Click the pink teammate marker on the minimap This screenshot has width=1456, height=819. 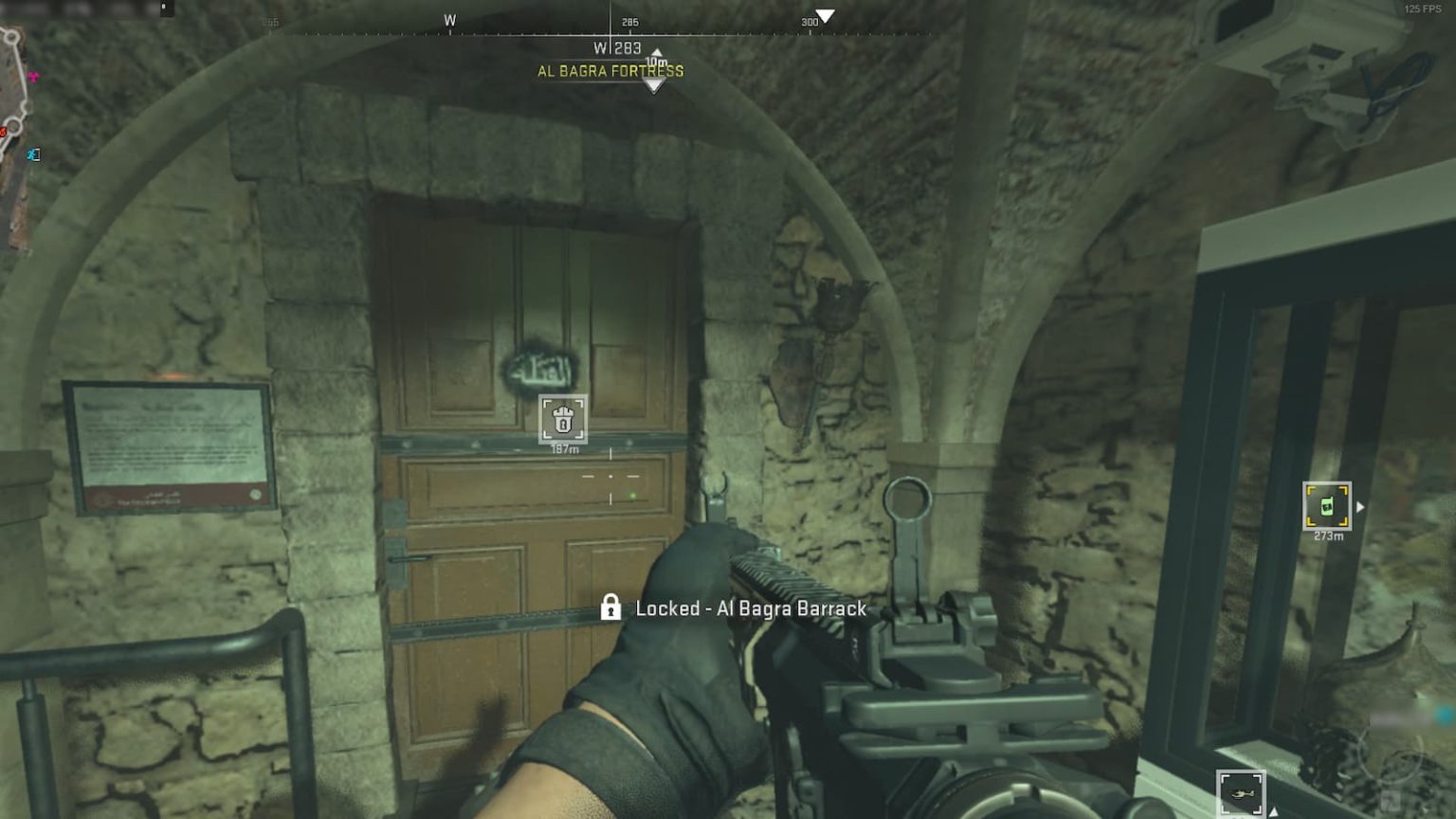(x=33, y=77)
